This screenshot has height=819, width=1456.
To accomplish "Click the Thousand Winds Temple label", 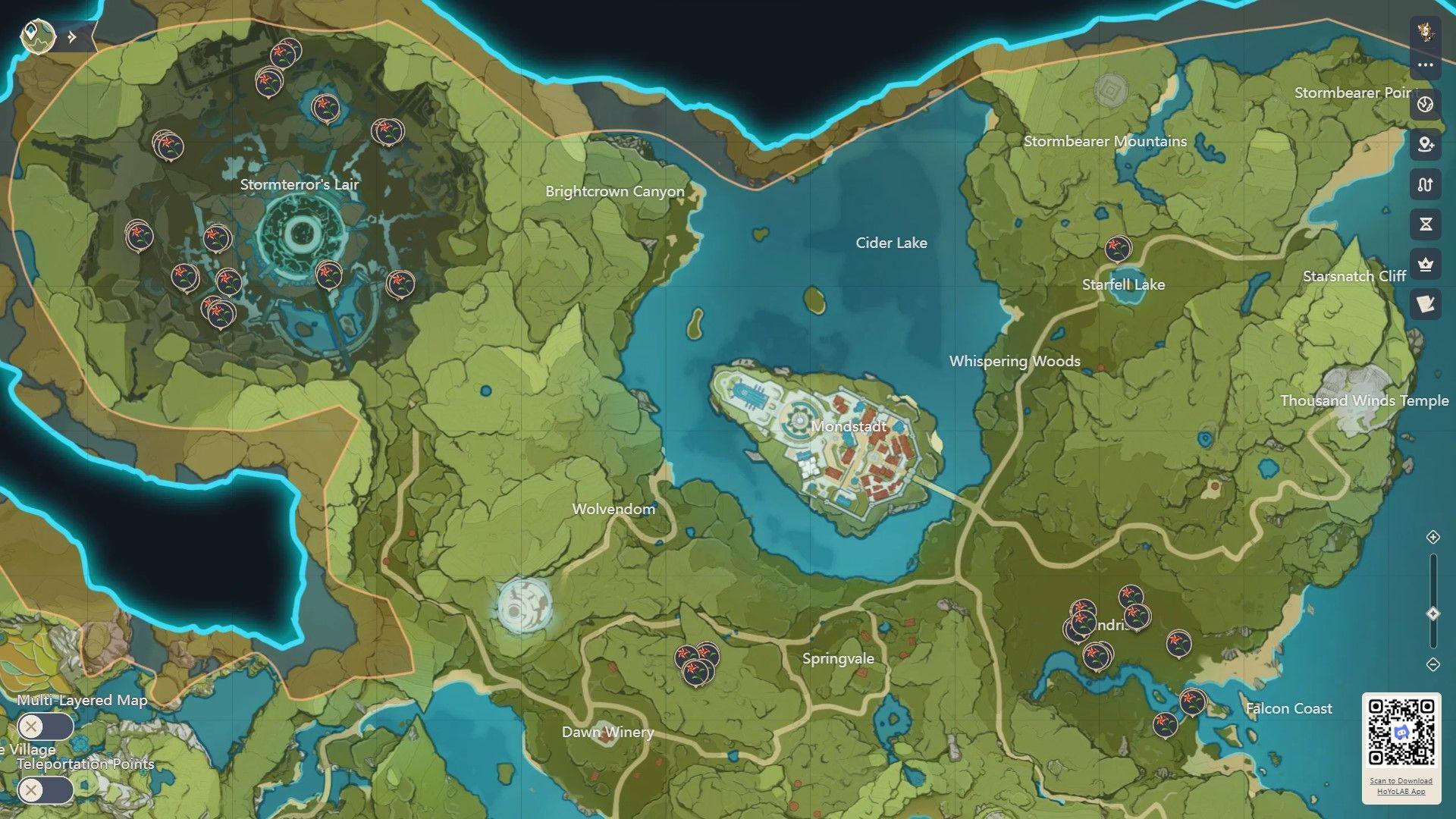I will click(1363, 400).
